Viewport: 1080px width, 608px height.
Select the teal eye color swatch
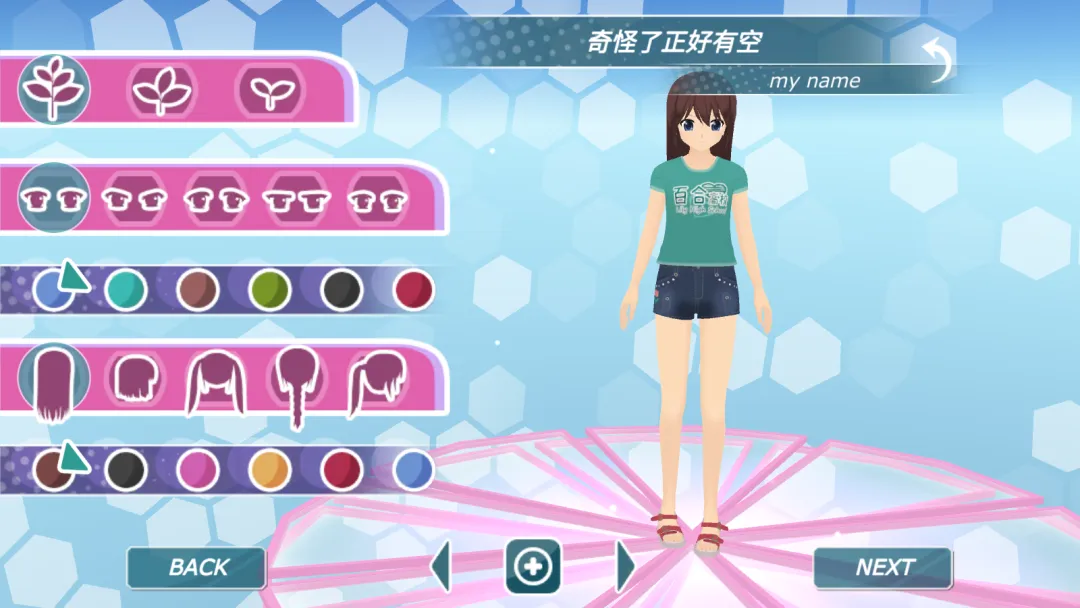(126, 290)
